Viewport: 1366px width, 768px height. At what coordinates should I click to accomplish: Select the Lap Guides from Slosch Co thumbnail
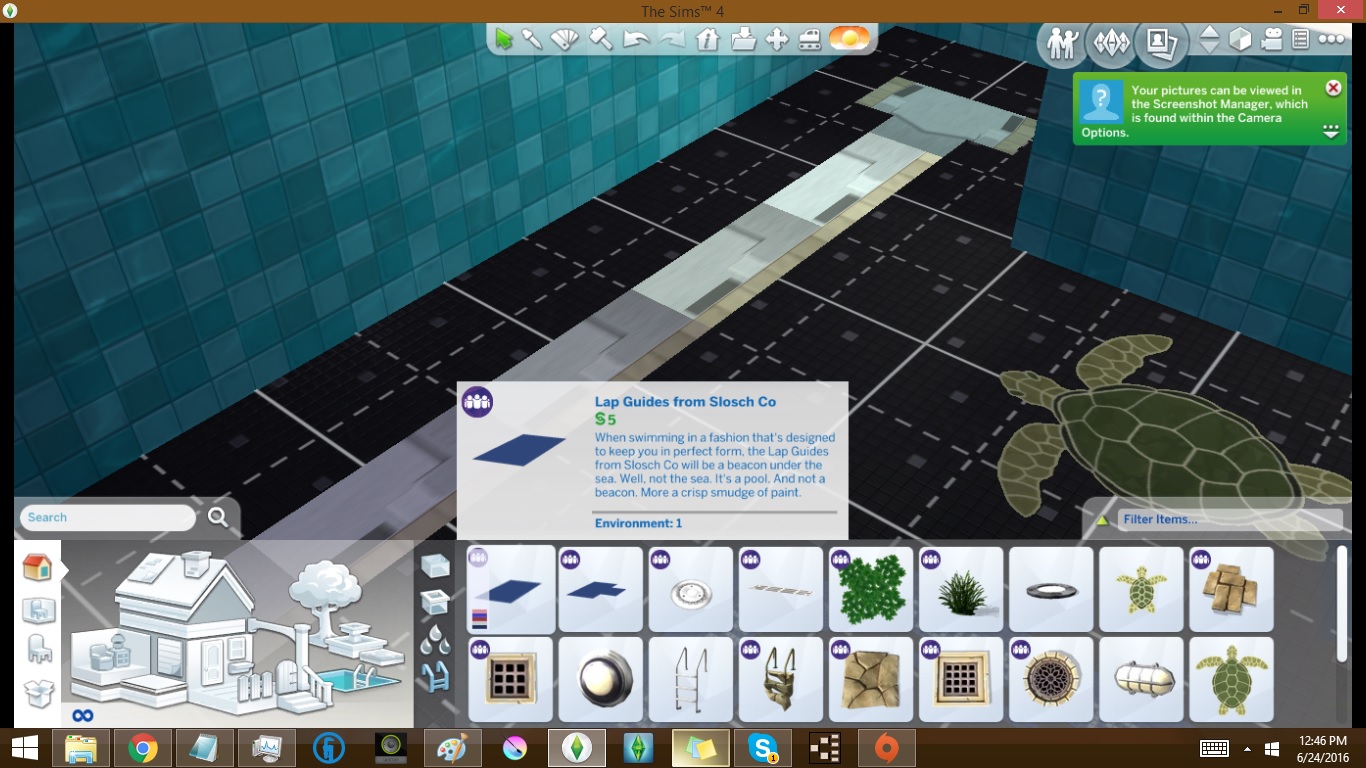click(x=510, y=590)
